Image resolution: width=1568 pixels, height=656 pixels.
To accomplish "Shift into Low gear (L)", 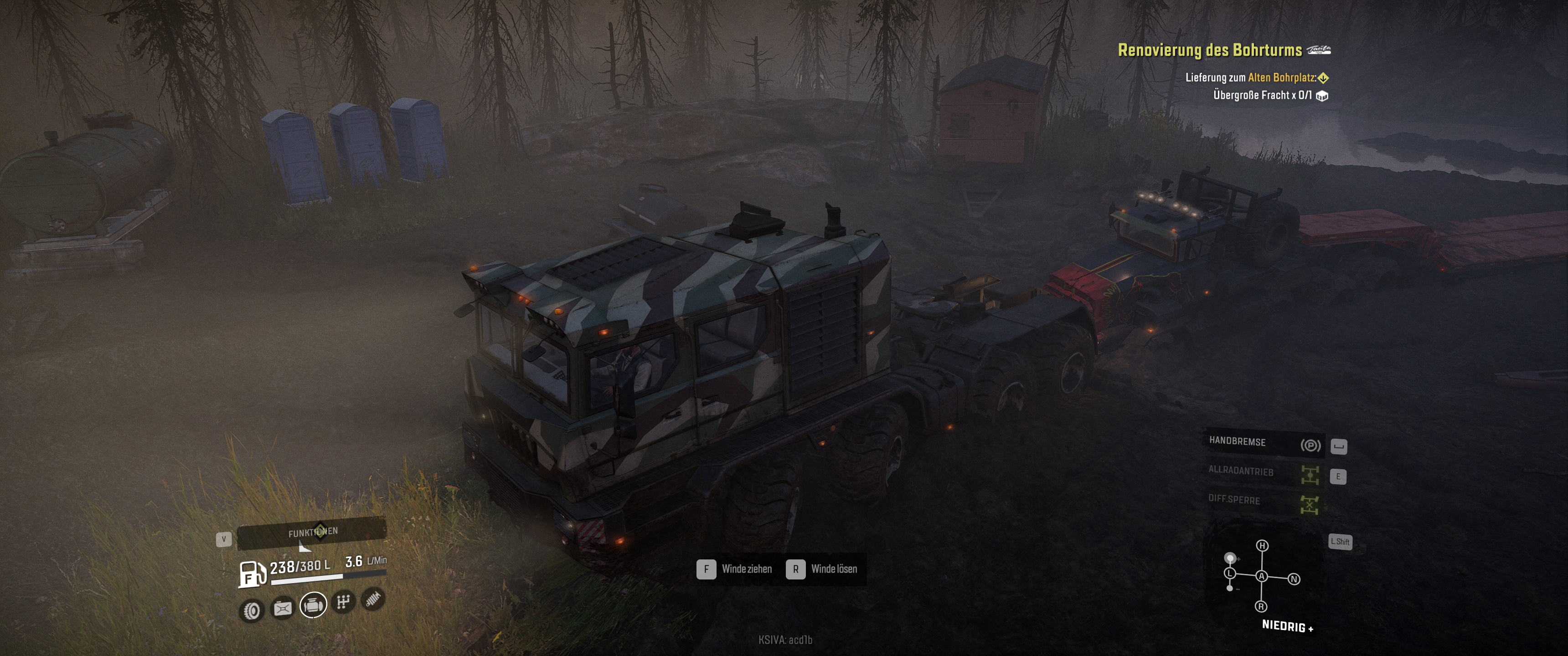I will pos(1230,574).
